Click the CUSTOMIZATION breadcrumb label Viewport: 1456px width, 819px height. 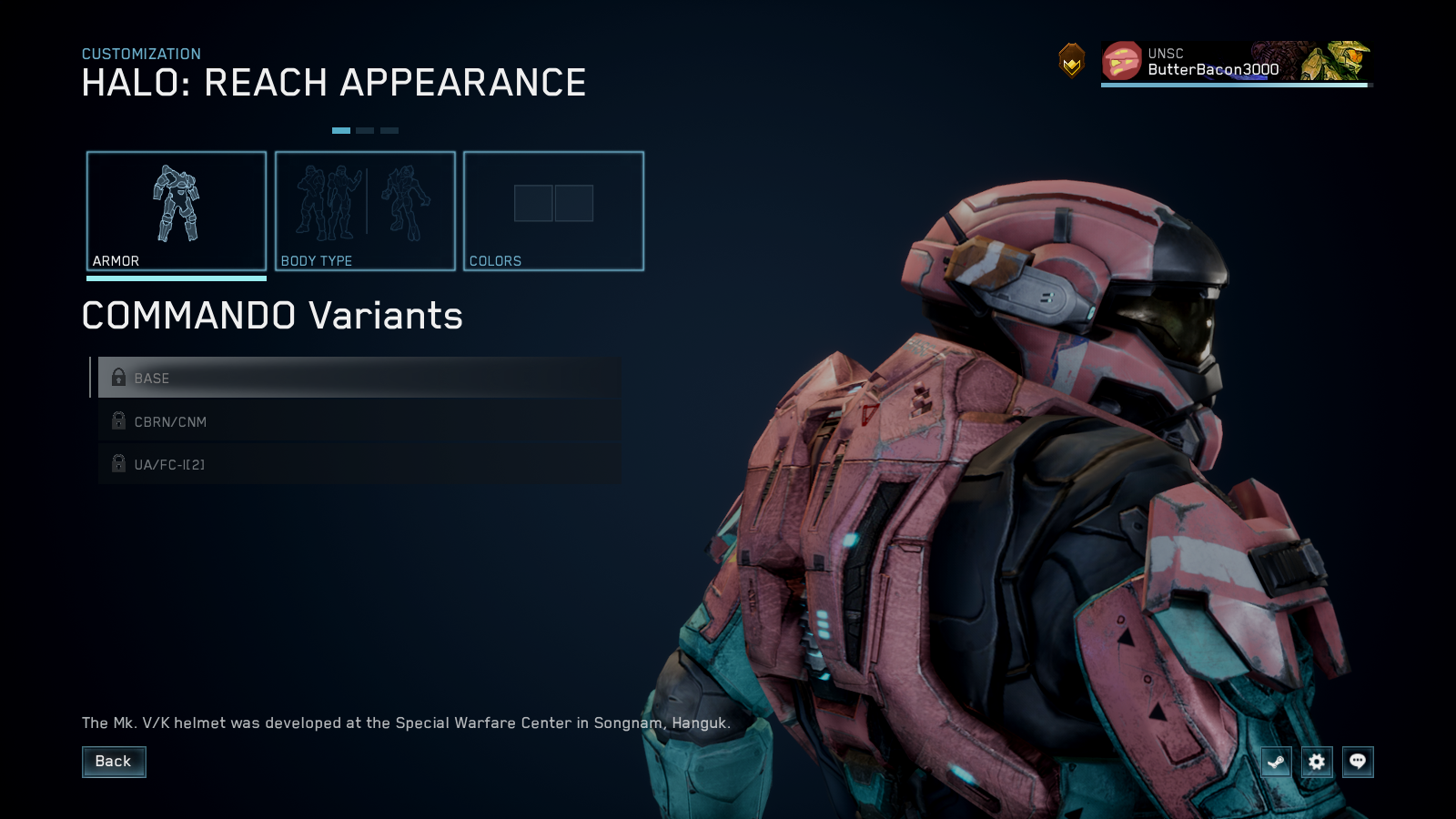140,54
